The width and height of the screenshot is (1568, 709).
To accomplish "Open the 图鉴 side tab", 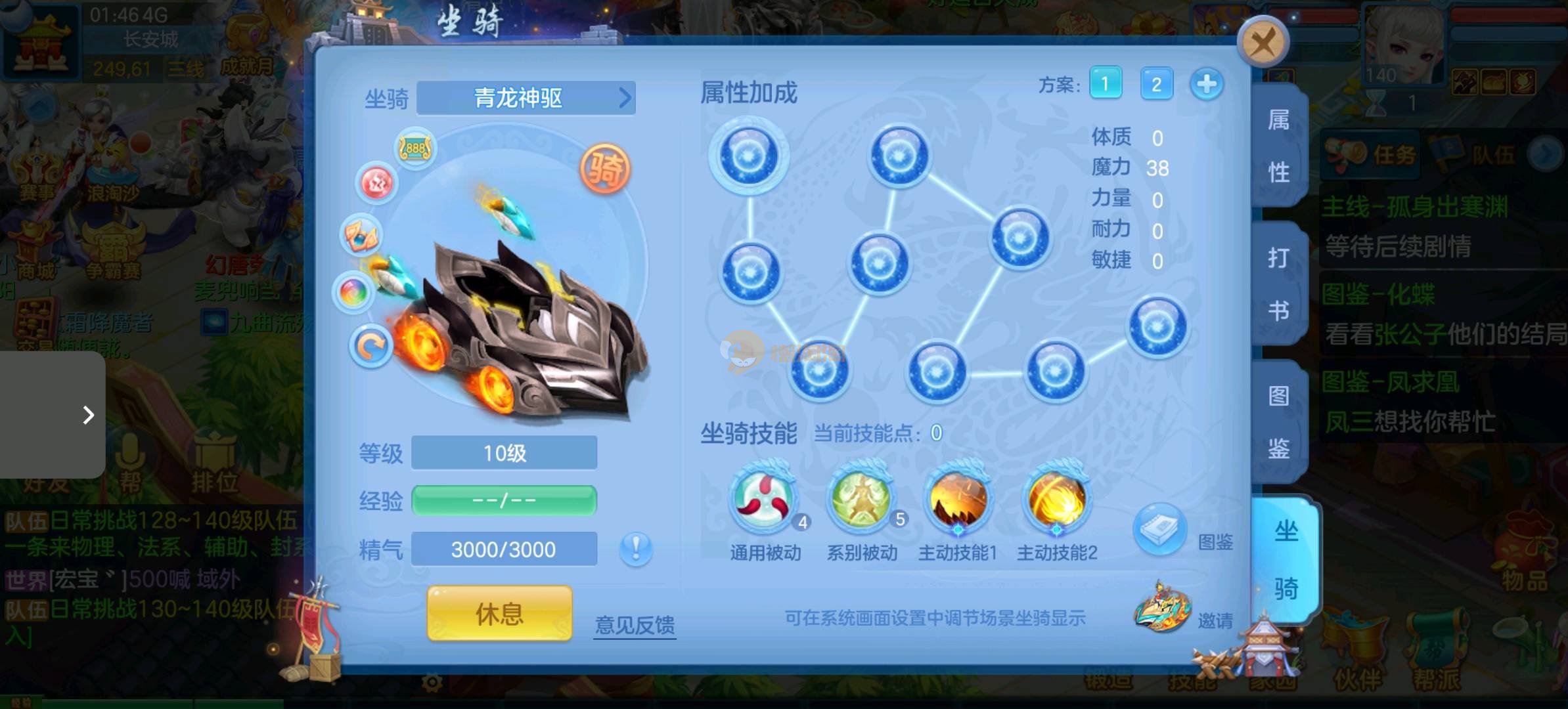I will point(1278,422).
